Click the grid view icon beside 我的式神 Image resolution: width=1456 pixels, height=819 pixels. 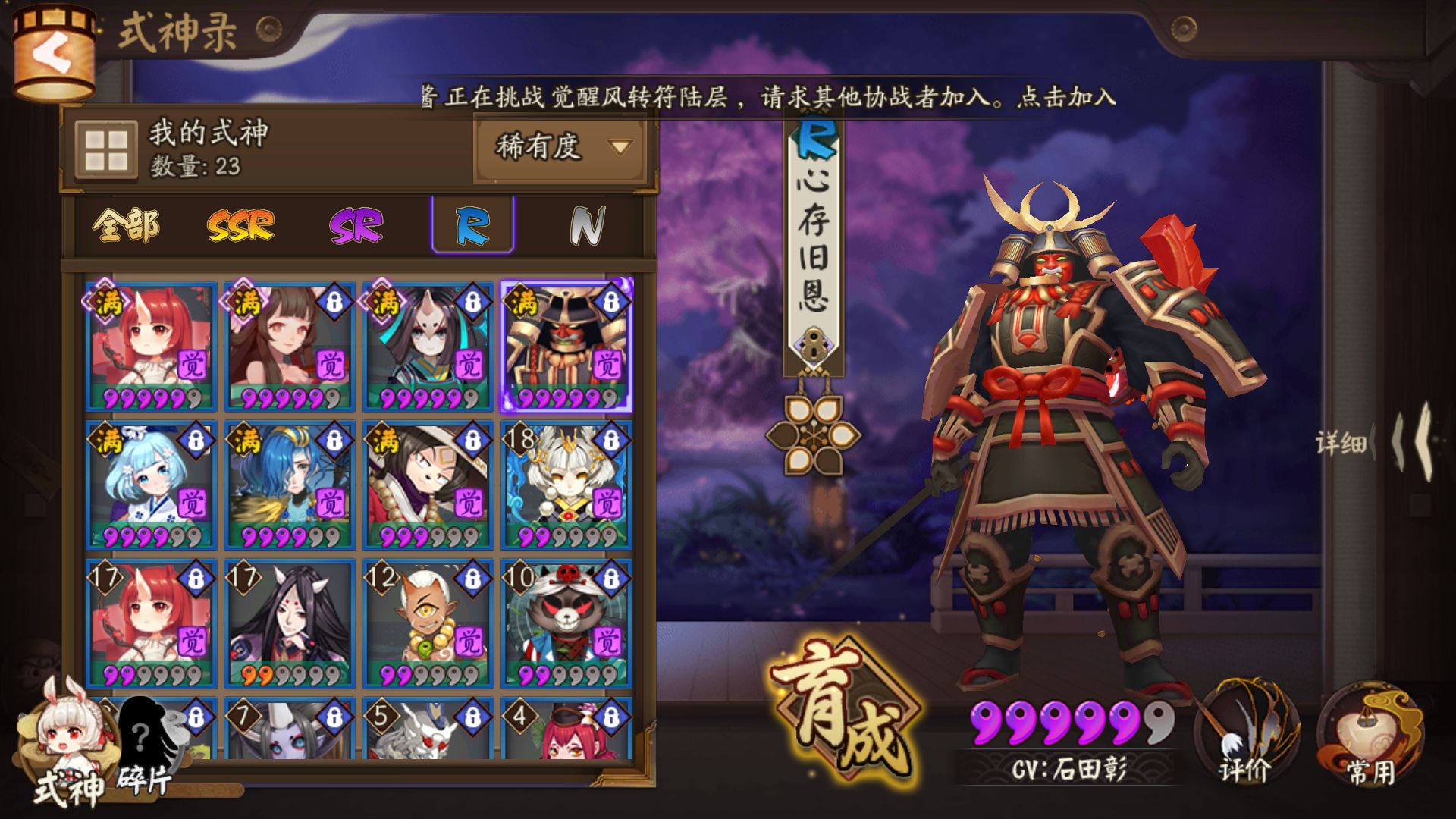[106, 152]
